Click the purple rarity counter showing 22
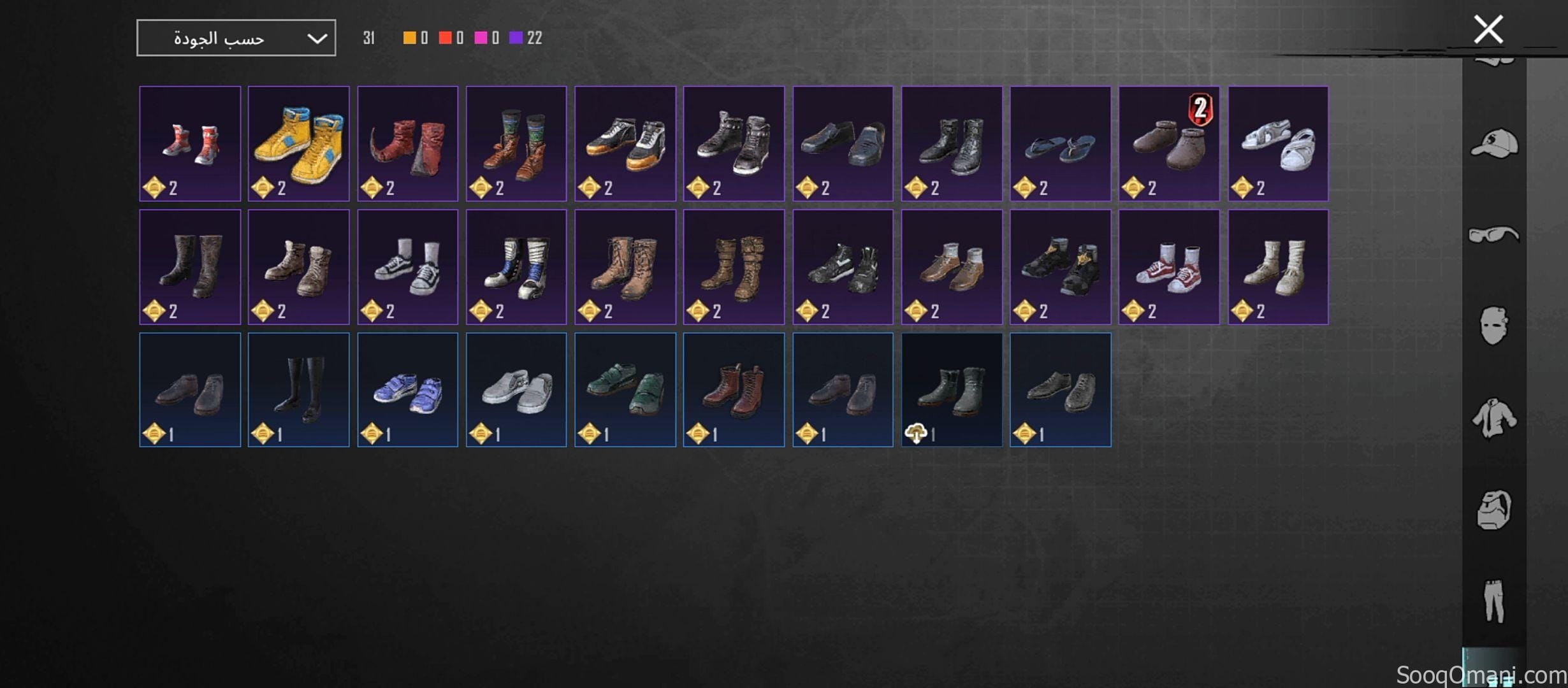Screen dimensions: 1568x688 (x=523, y=38)
